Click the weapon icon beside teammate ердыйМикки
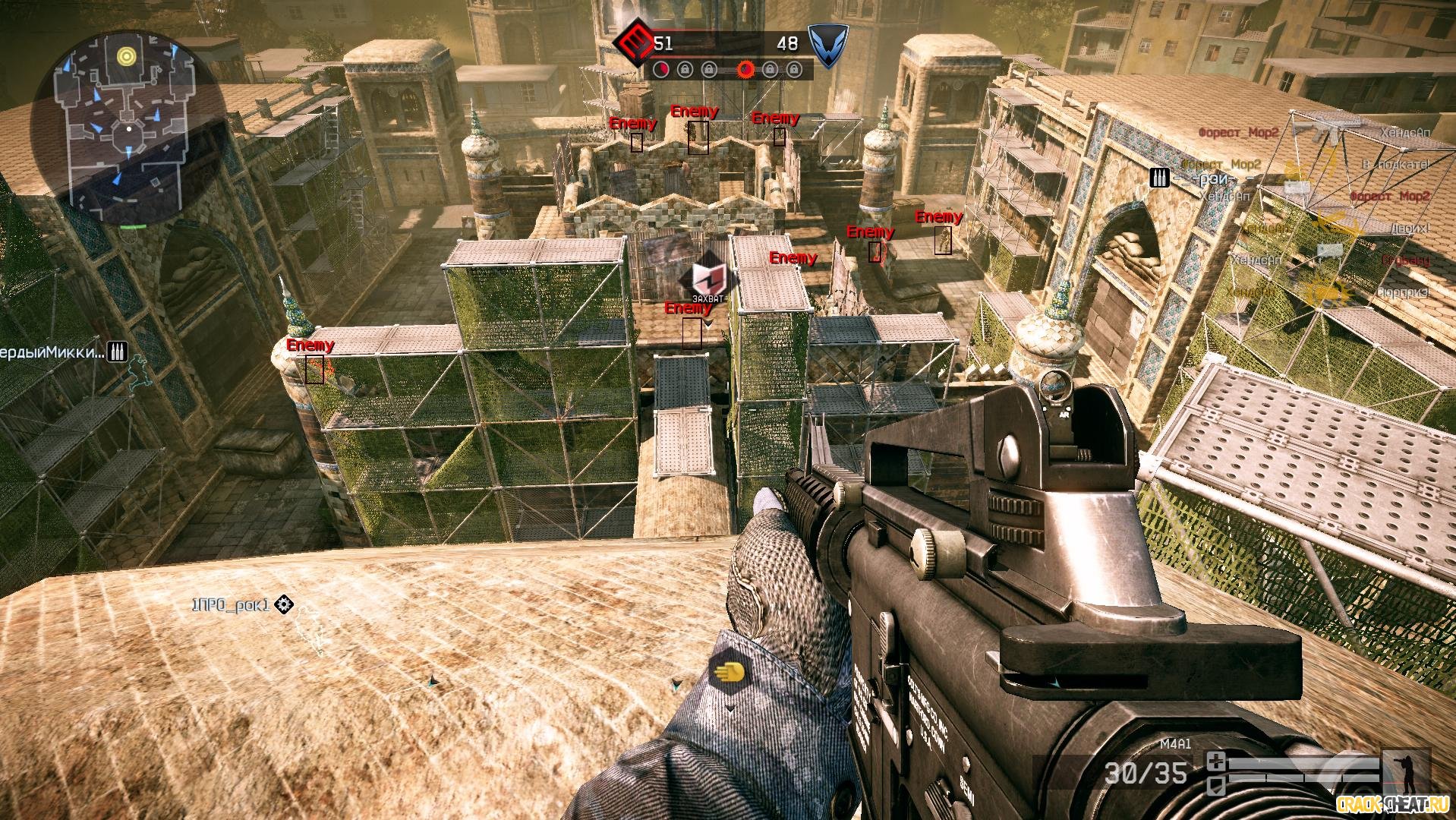 tap(115, 352)
